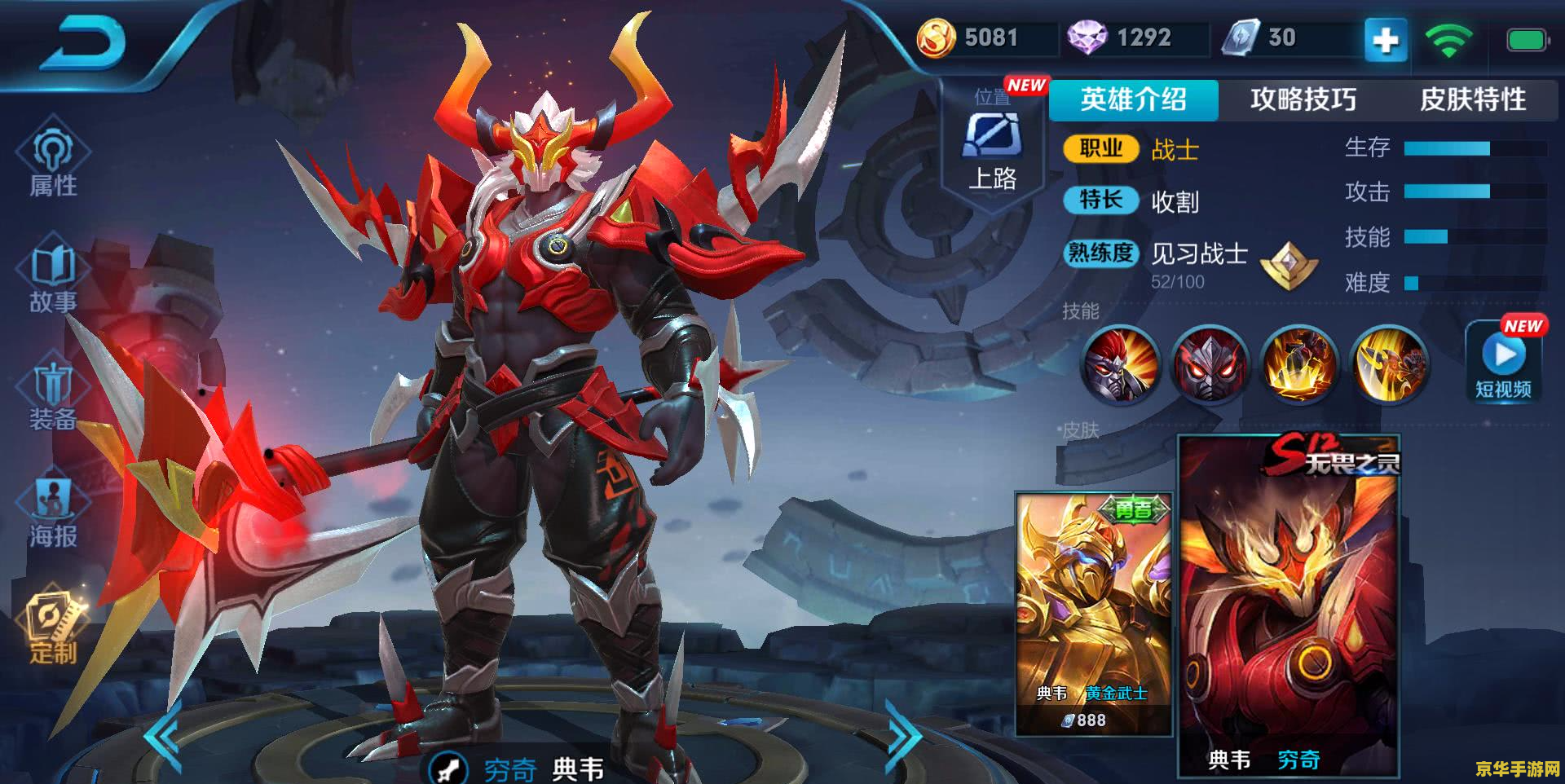Image resolution: width=1565 pixels, height=784 pixels.
Task: Select the third fiery skill icon
Action: click(x=1299, y=364)
